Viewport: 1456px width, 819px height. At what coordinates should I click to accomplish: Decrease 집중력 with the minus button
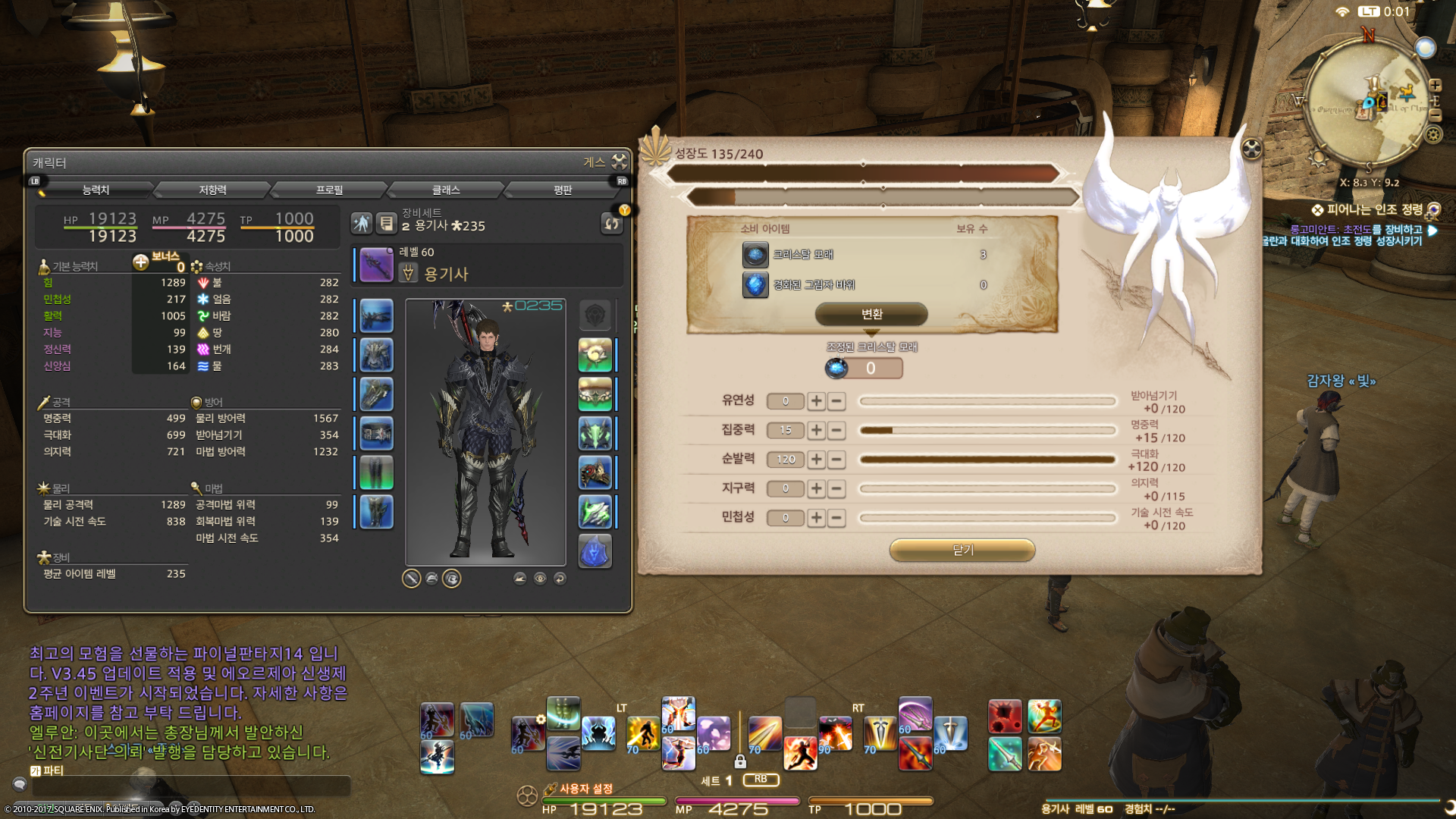[836, 430]
